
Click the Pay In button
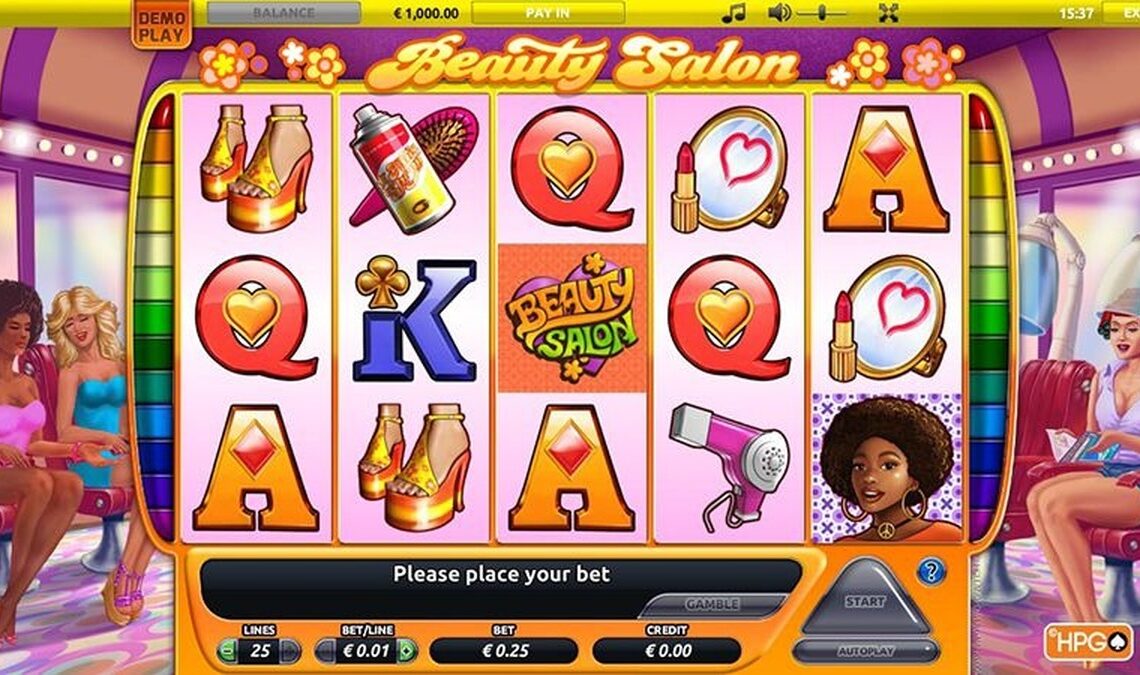pyautogui.click(x=548, y=13)
